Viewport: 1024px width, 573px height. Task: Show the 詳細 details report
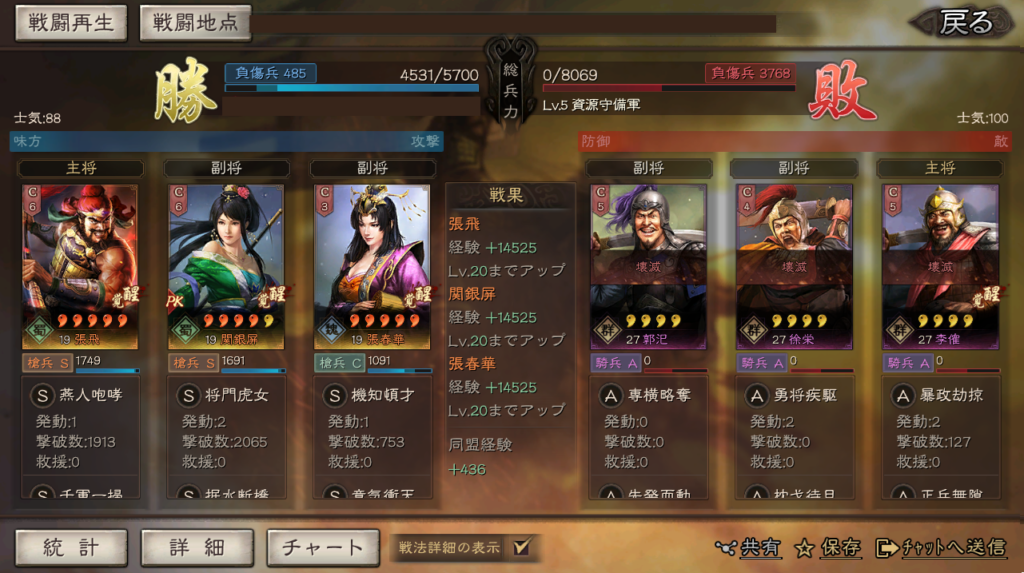tap(196, 547)
